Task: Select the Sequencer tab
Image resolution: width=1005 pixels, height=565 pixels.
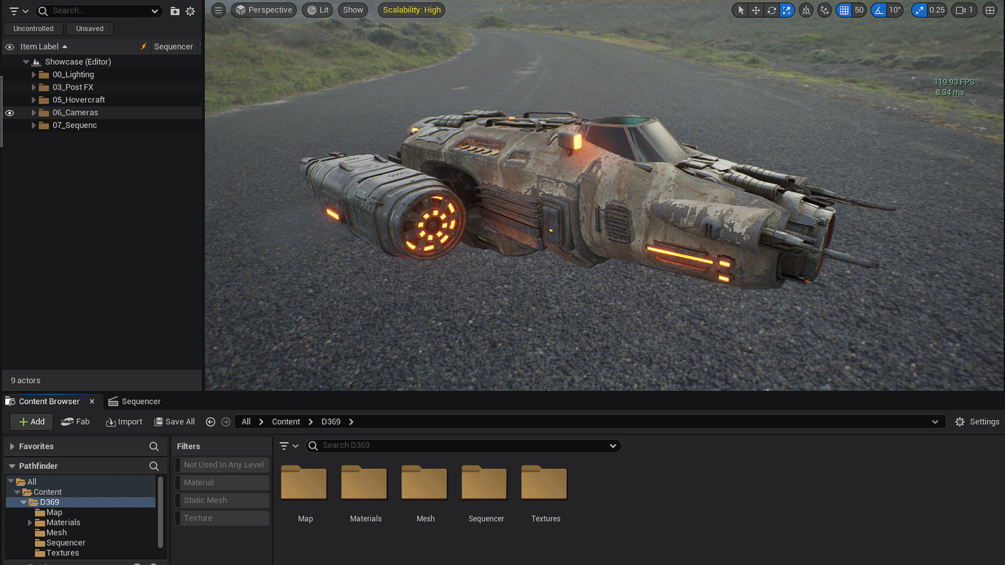Action: click(x=134, y=401)
